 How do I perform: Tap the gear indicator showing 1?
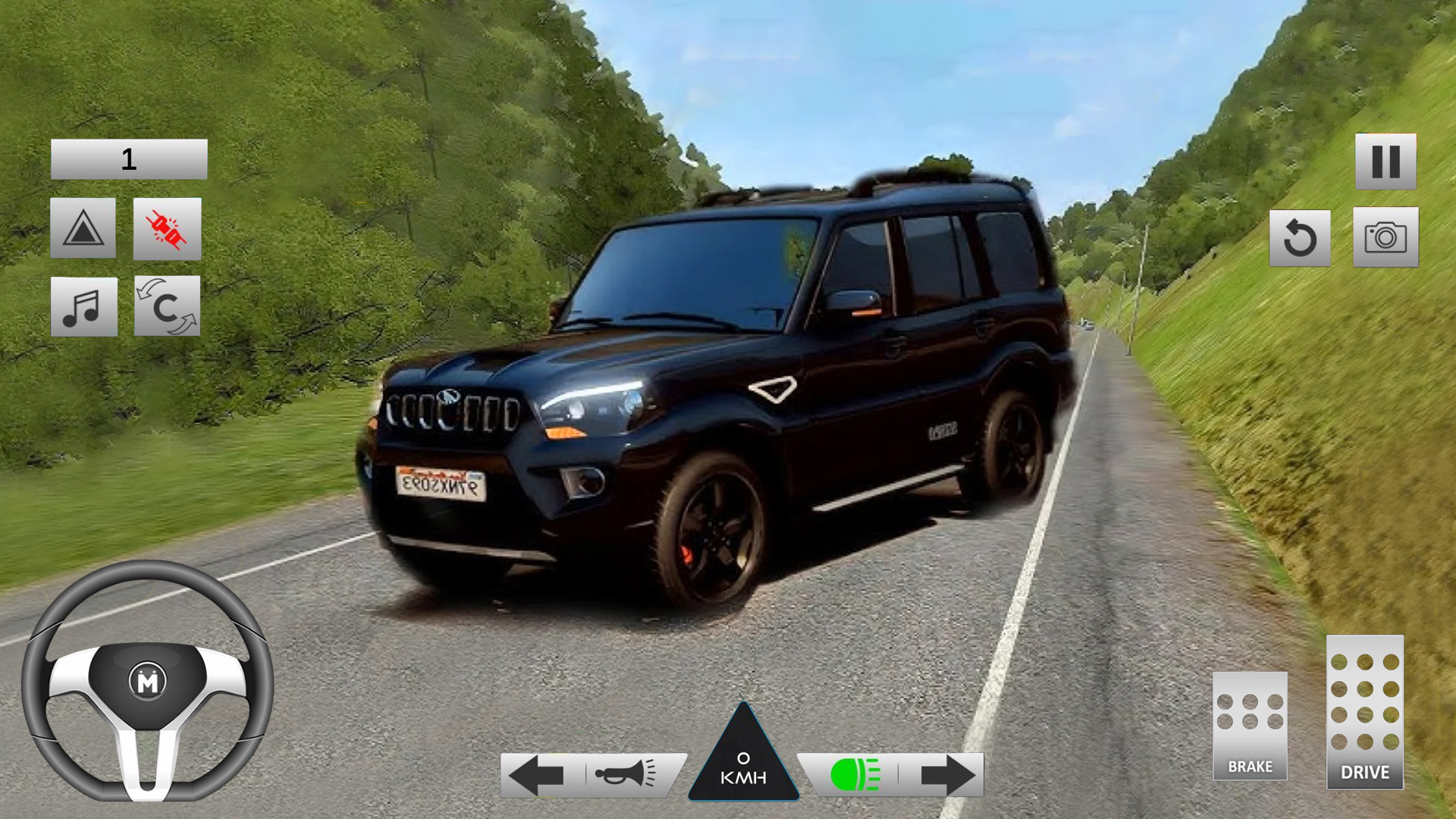tap(127, 158)
